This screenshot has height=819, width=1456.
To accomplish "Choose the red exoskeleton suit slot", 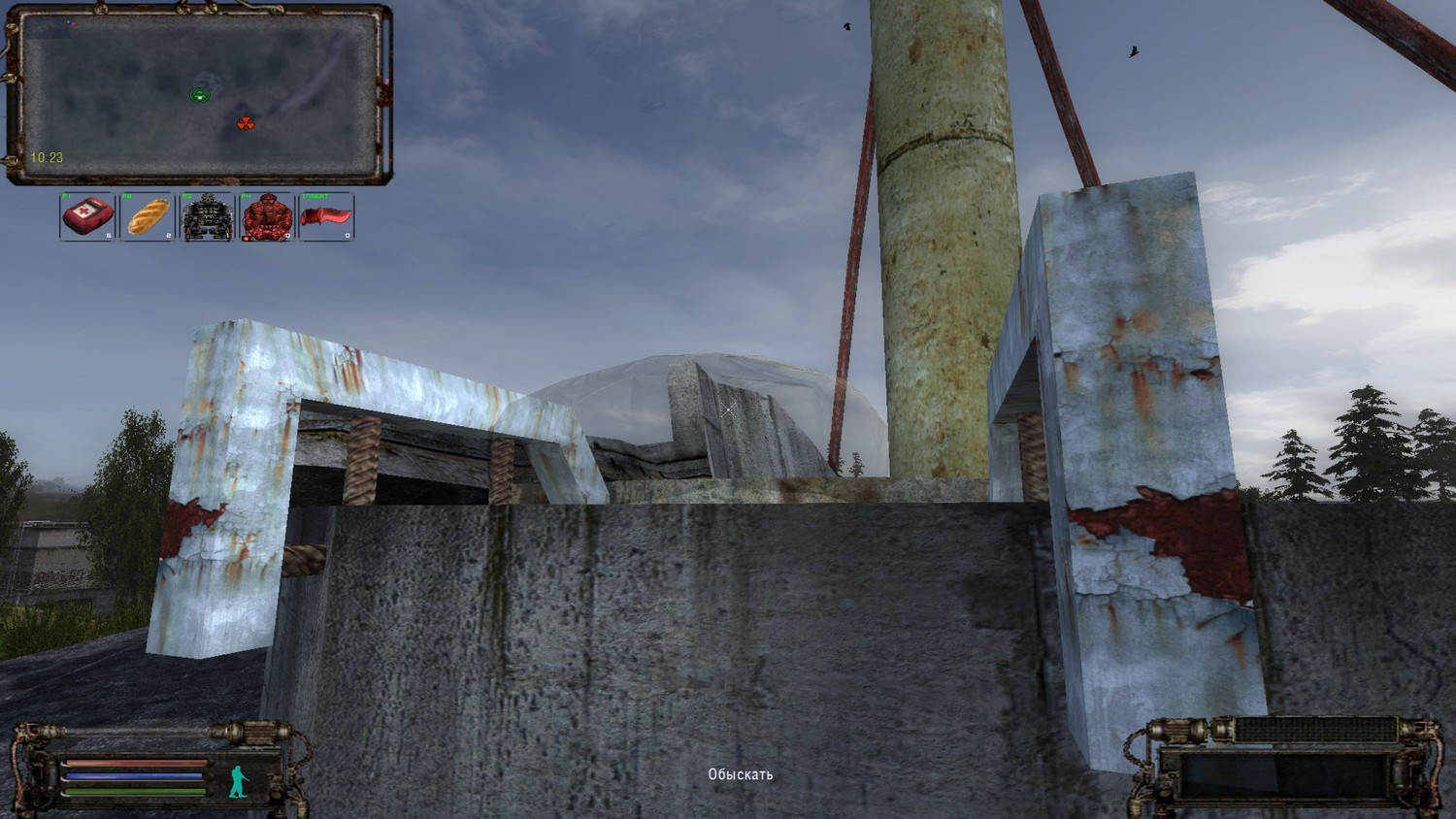I will click(267, 217).
